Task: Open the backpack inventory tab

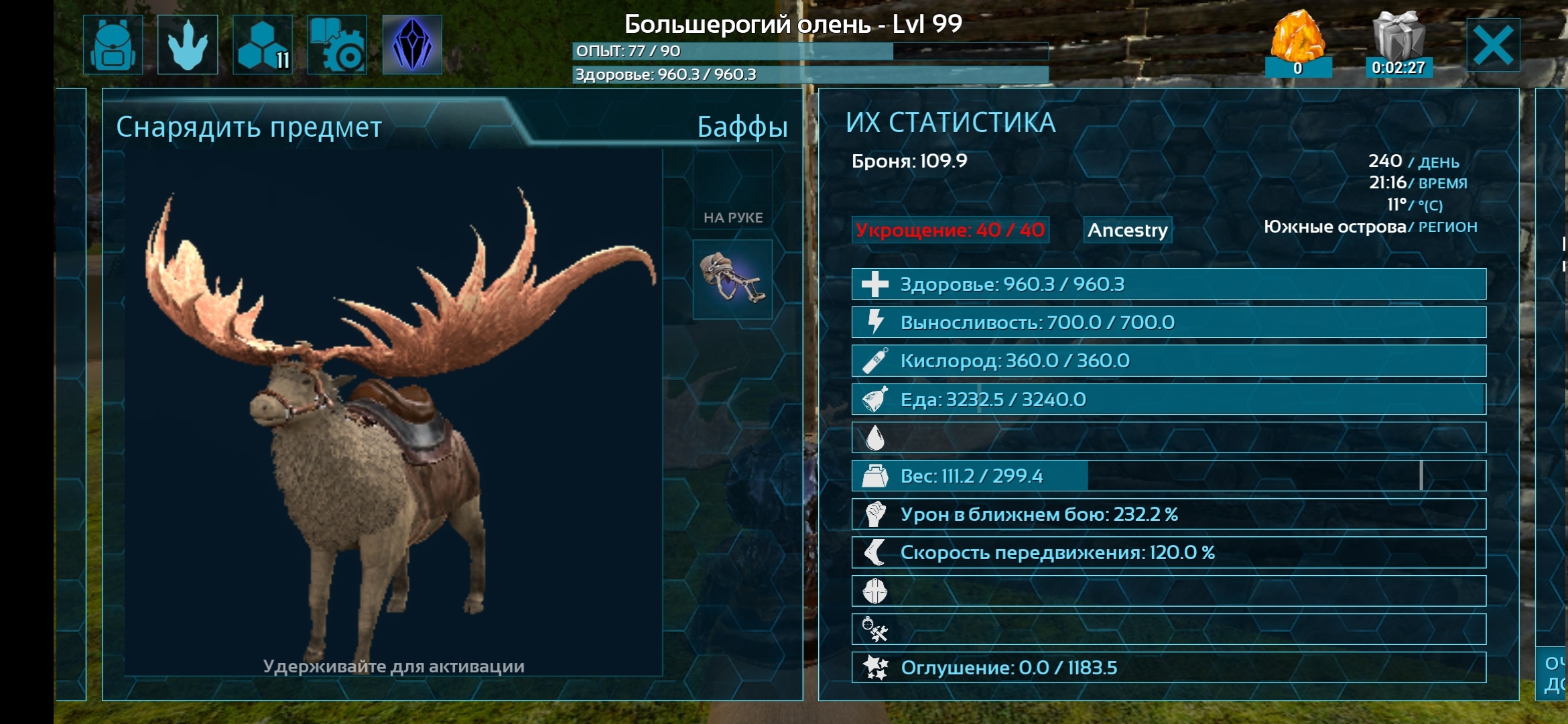Action: click(113, 45)
